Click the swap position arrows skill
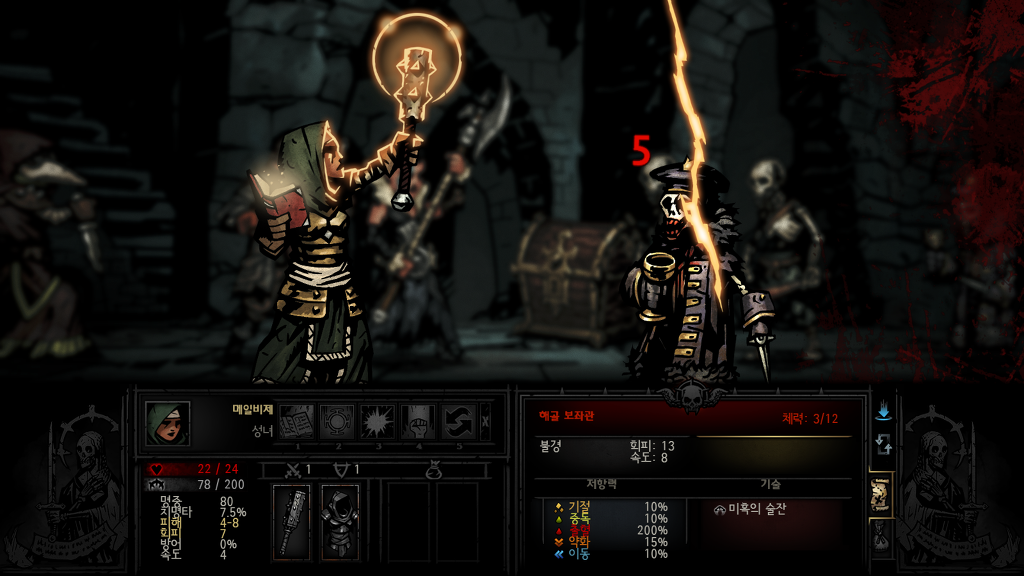The height and width of the screenshot is (576, 1024). coord(459,421)
